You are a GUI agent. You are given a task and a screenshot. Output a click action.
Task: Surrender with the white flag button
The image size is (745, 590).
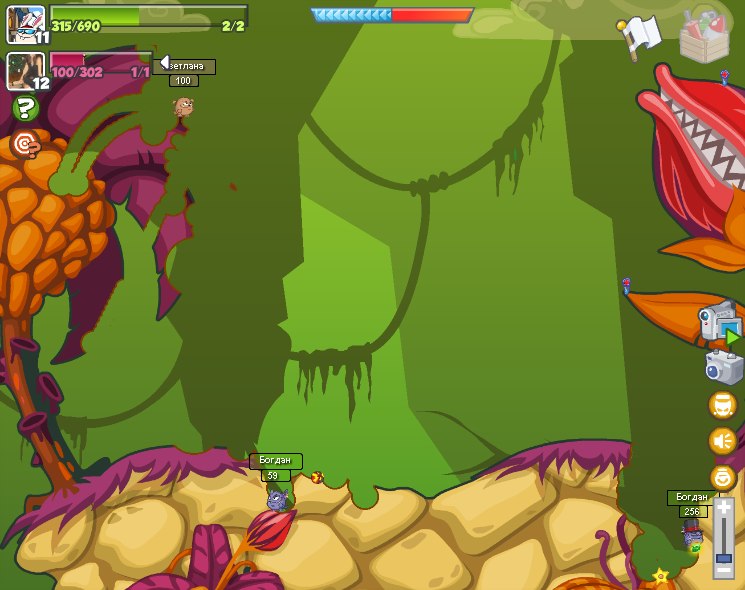pos(639,38)
